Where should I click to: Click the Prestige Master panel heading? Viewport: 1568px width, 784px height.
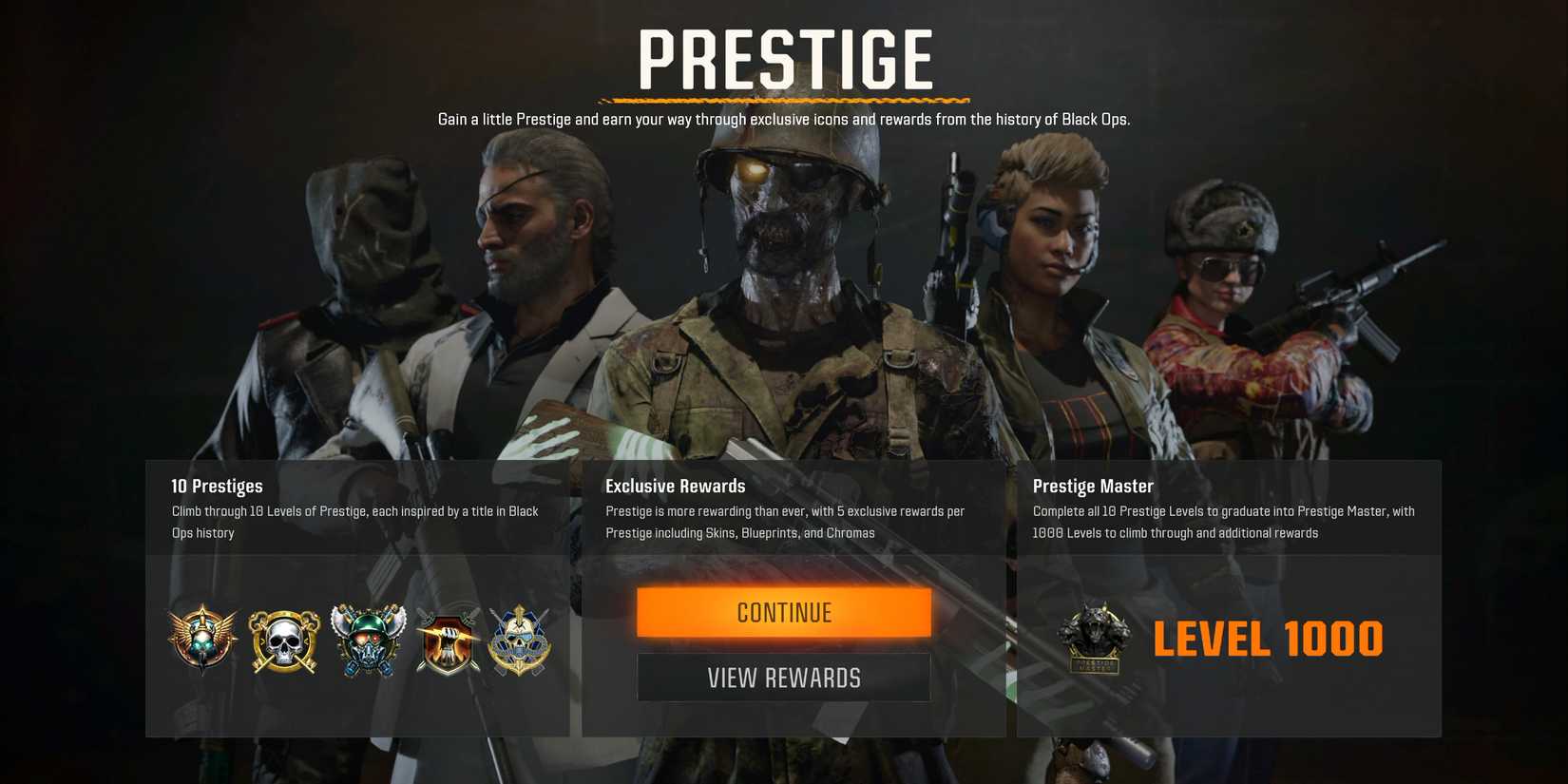1093,486
